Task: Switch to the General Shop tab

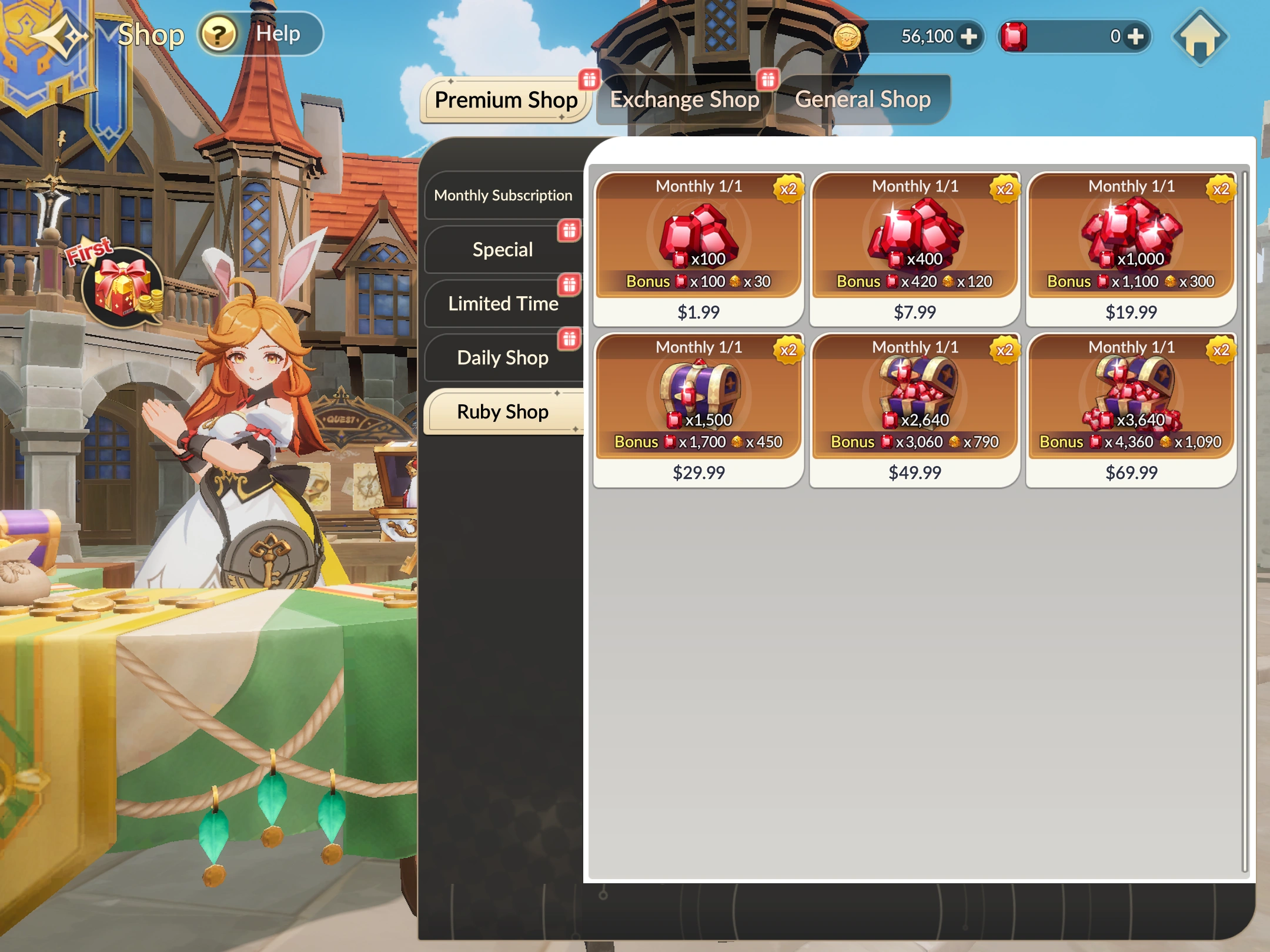Action: coord(863,100)
